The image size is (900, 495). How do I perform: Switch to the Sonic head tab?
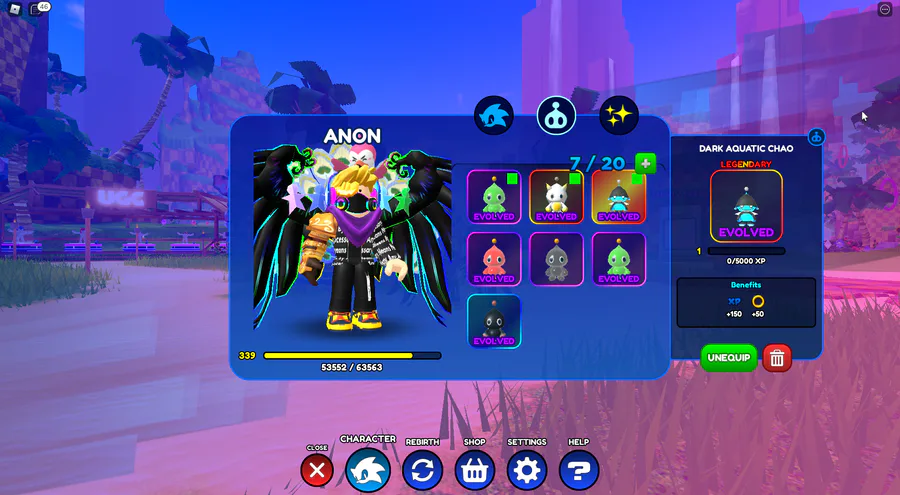pyautogui.click(x=494, y=116)
